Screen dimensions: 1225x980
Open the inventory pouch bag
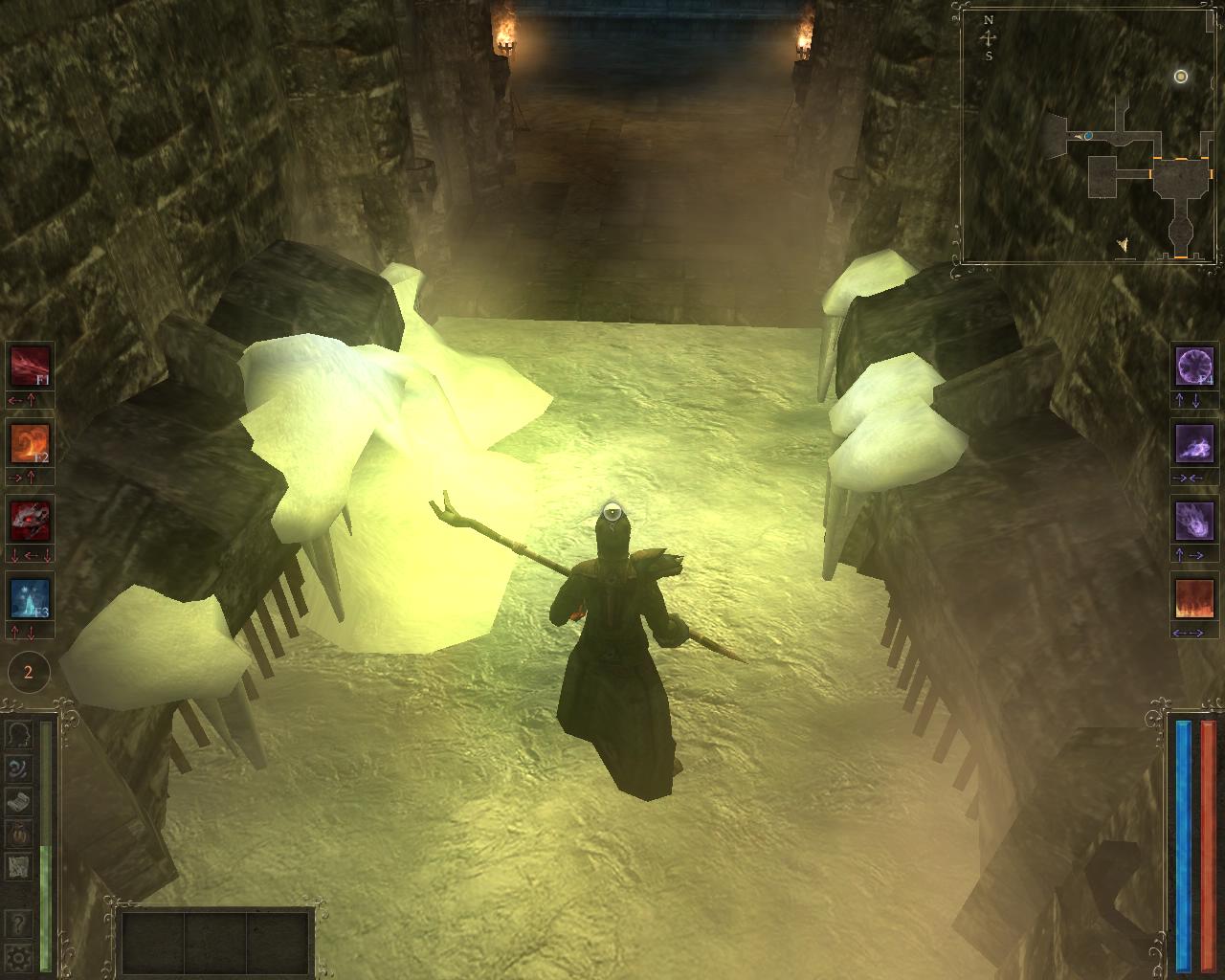click(20, 834)
